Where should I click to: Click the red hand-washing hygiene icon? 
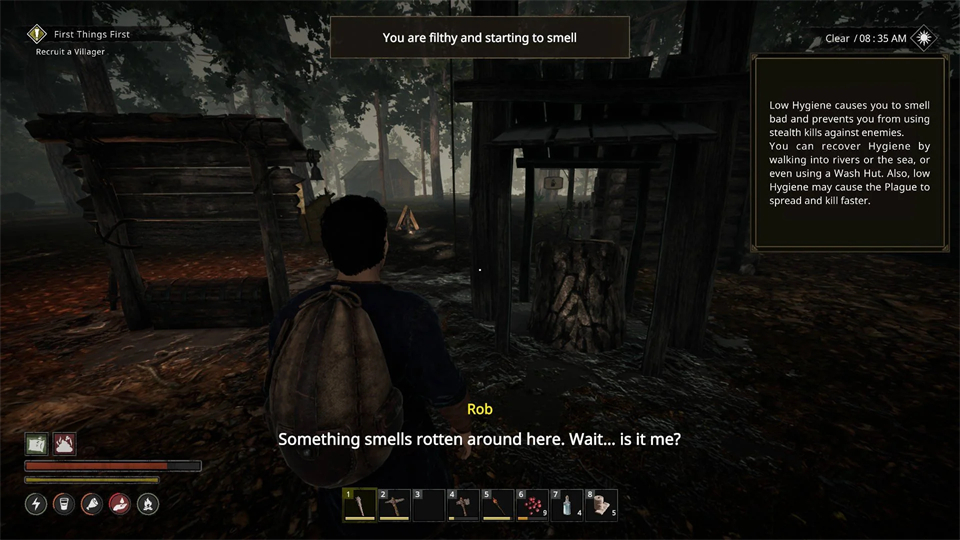pos(119,504)
